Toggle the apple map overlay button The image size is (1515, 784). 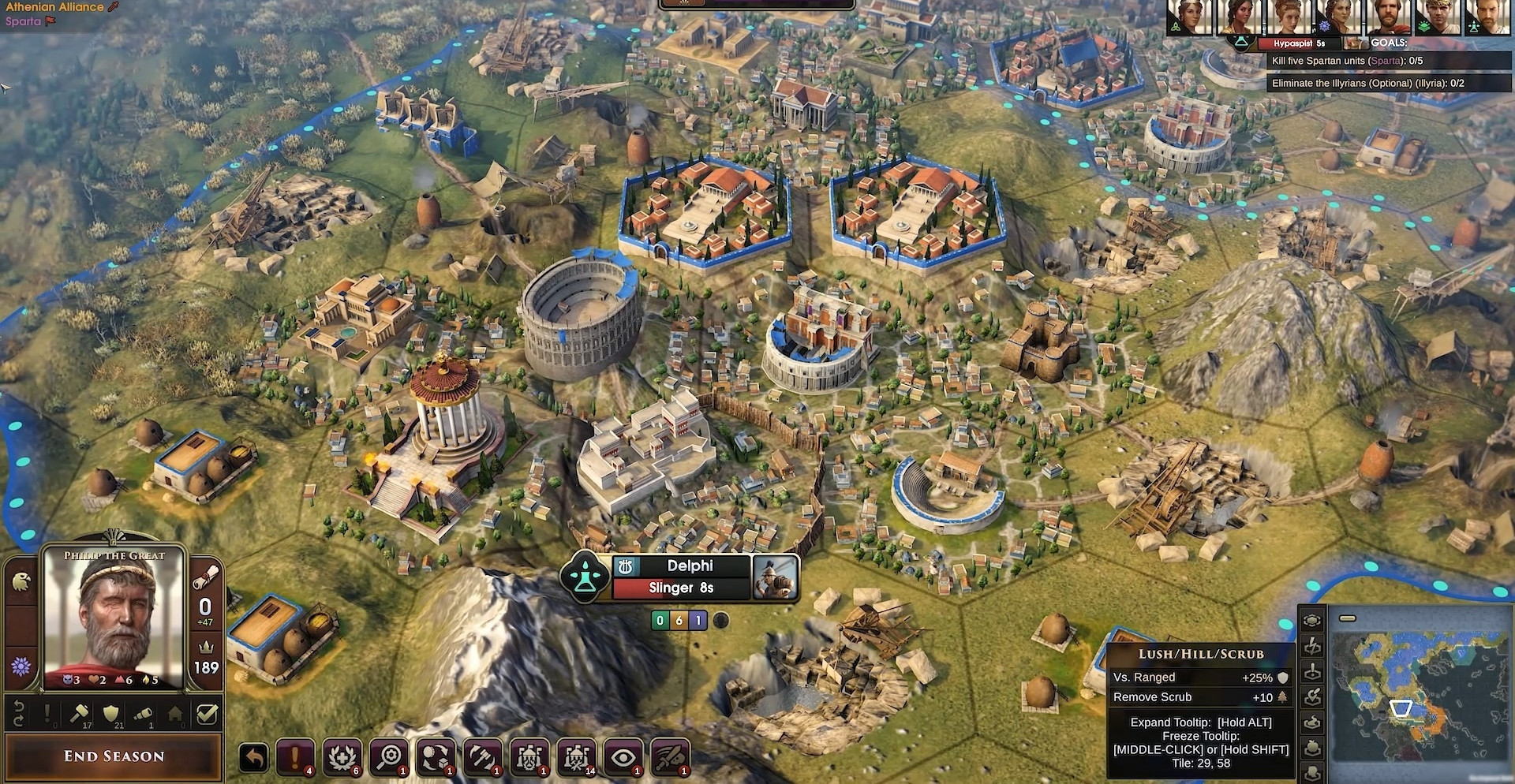[1312, 748]
